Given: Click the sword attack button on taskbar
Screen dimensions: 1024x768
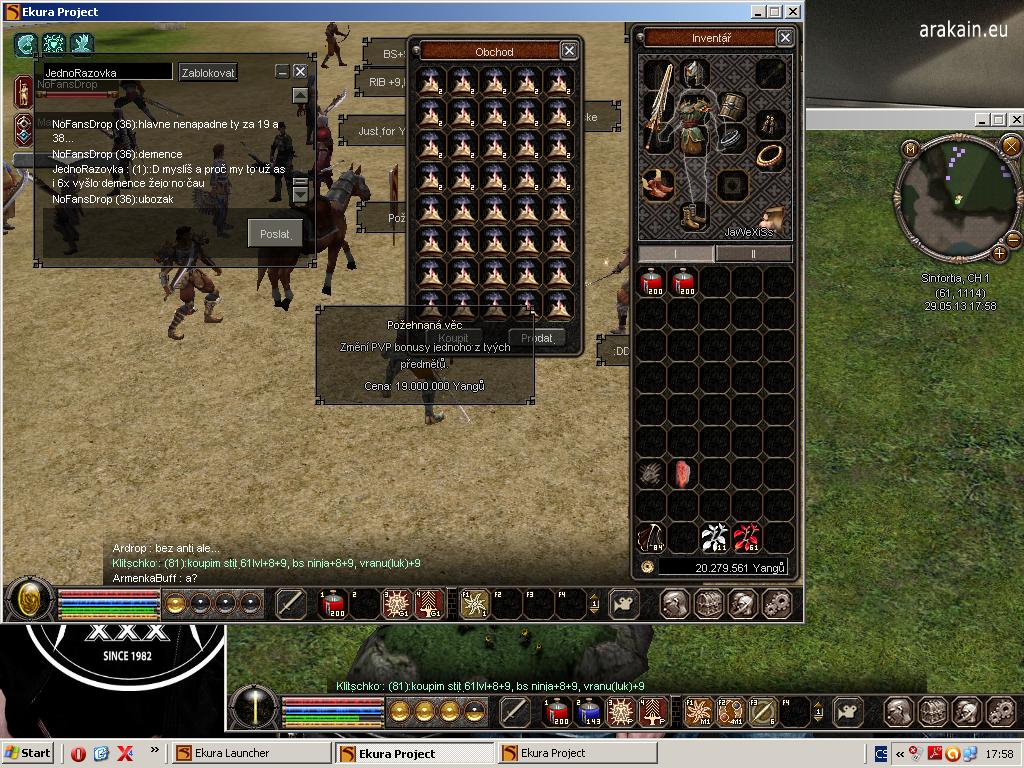Looking at the screenshot, I should (291, 603).
